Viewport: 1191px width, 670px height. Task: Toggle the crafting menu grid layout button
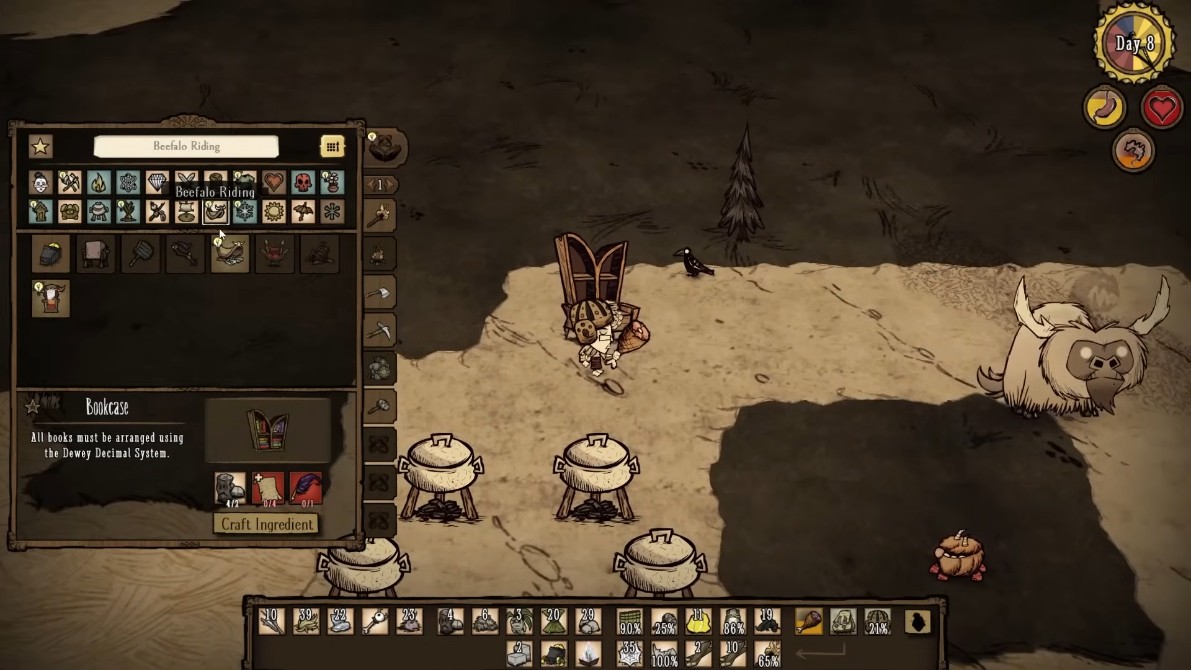332,146
